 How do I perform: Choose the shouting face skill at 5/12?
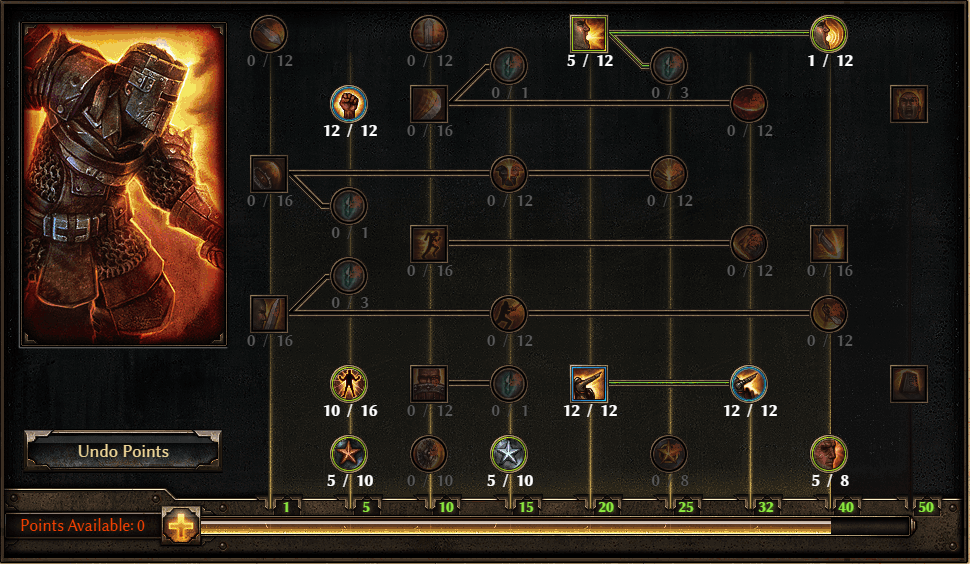pos(589,33)
